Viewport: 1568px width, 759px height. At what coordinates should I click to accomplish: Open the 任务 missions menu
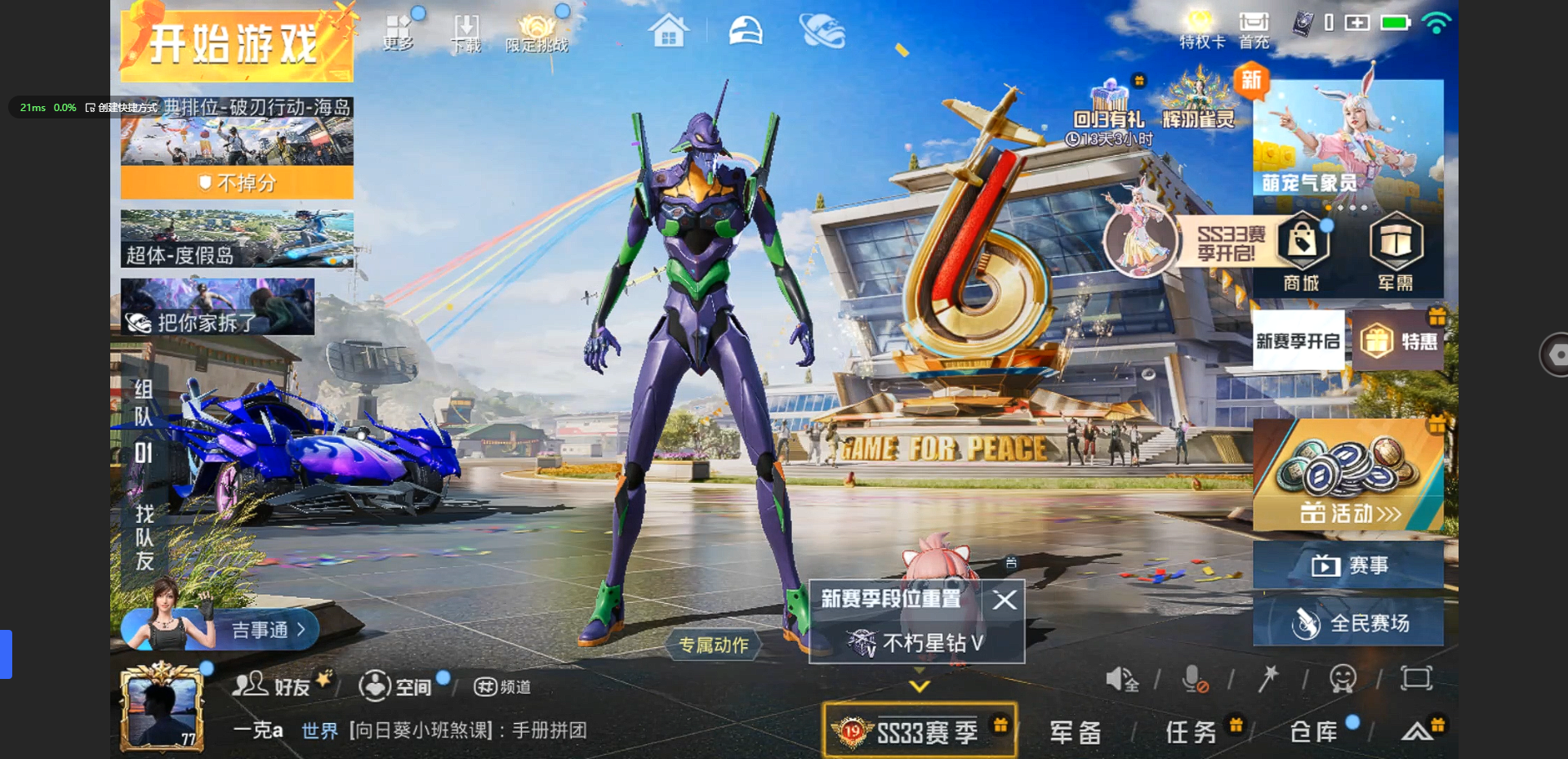1192,732
